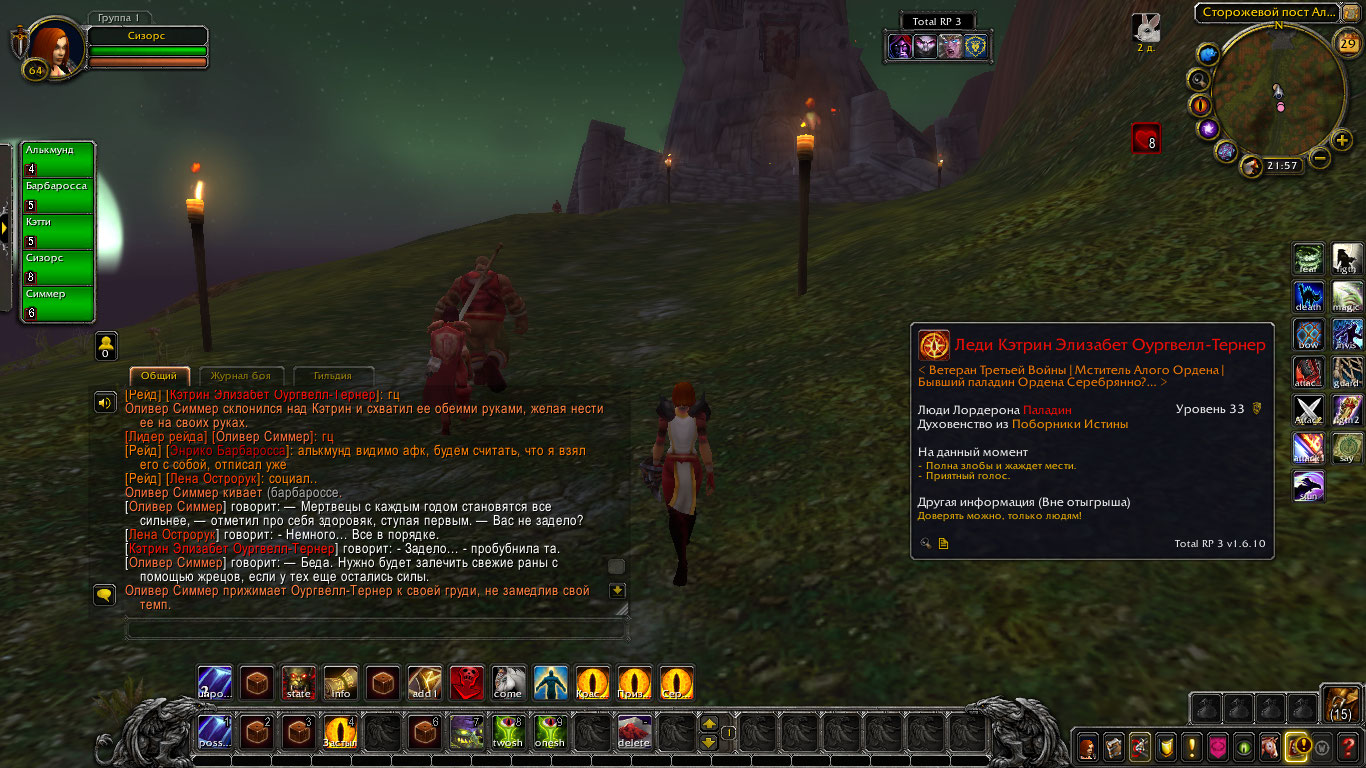Open the calendar icon showing 29

pyautogui.click(x=1348, y=42)
